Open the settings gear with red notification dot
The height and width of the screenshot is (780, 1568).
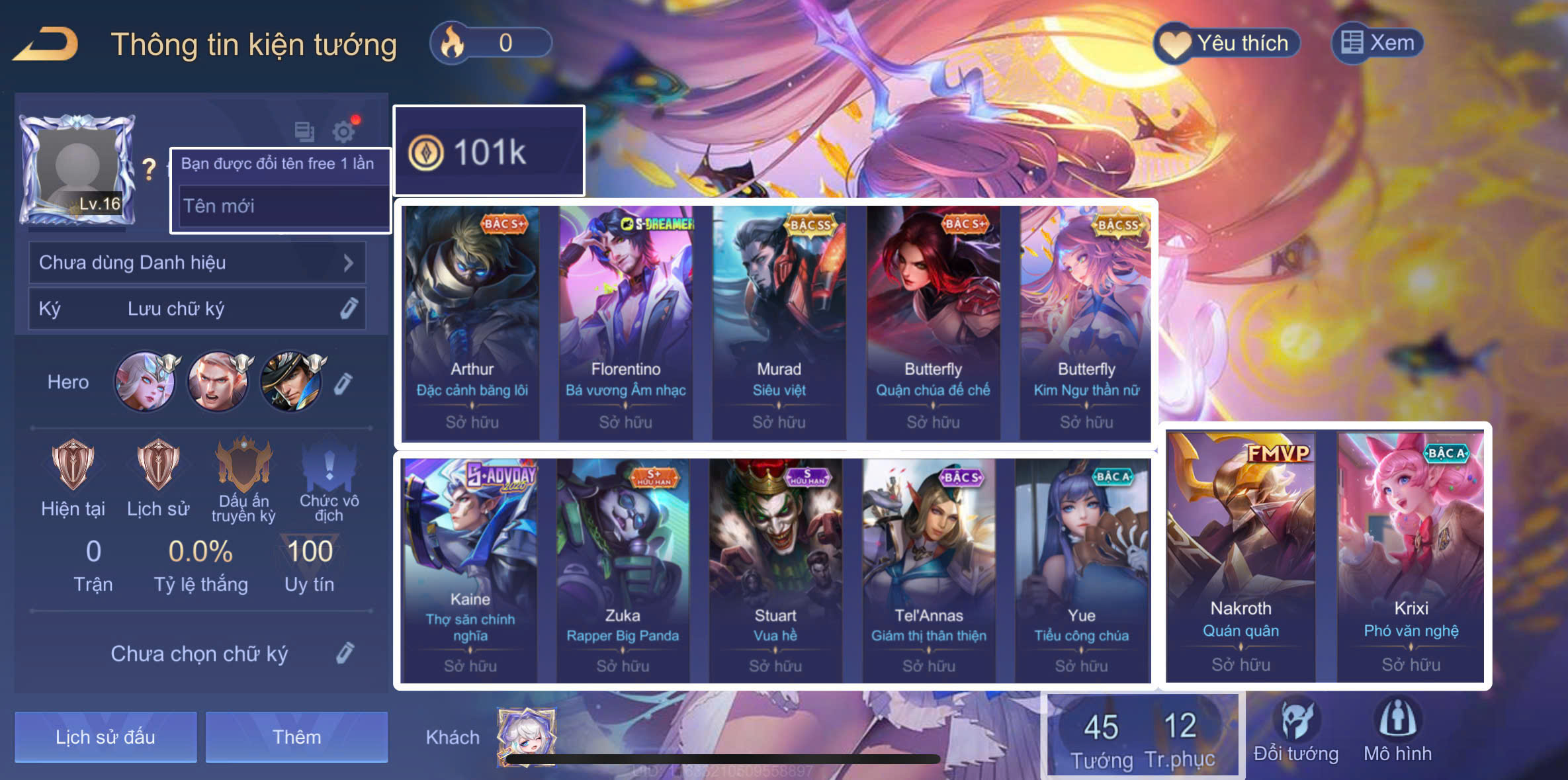[345, 132]
